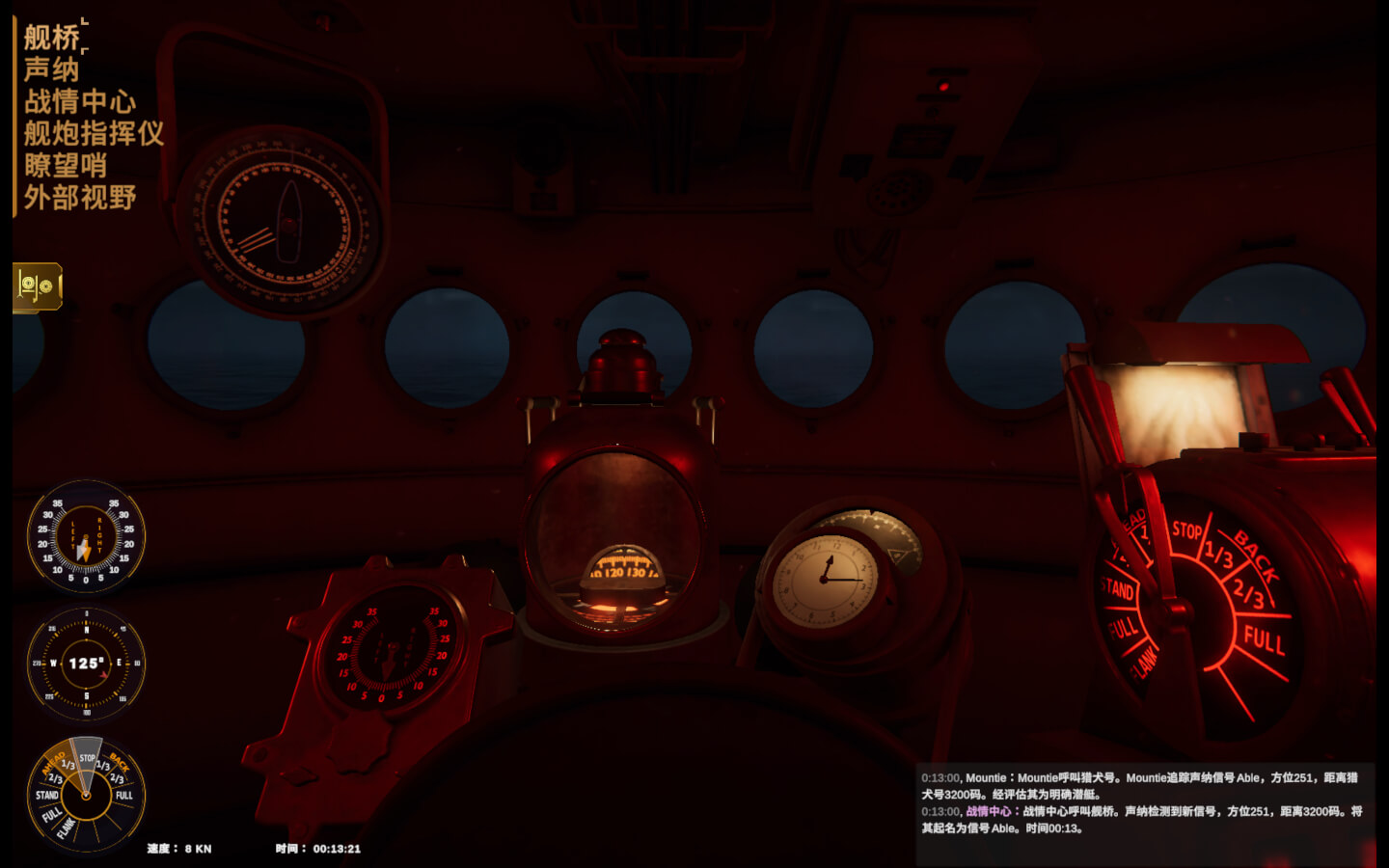Click the rudder angle HUD dial
Viewport: 1389px width, 868px height.
point(86,536)
